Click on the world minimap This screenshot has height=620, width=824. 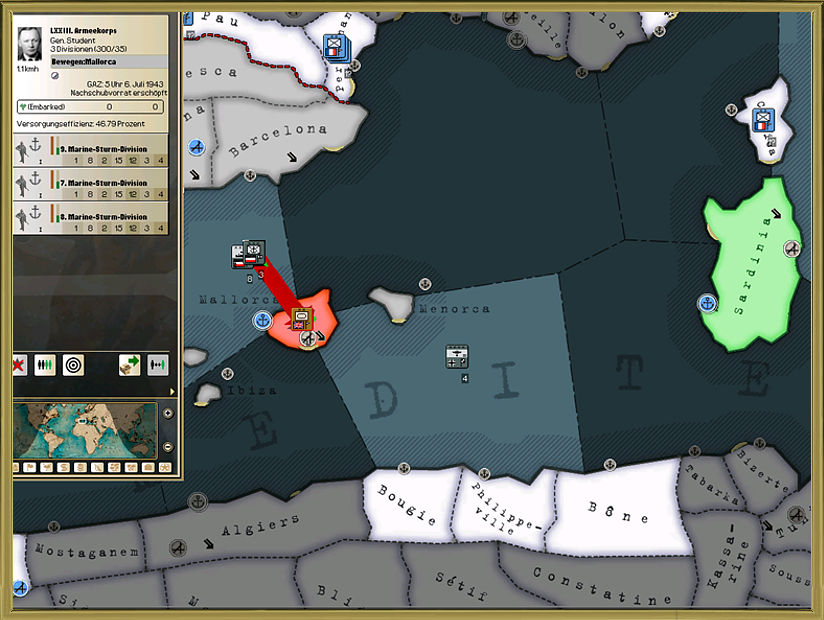pos(85,430)
